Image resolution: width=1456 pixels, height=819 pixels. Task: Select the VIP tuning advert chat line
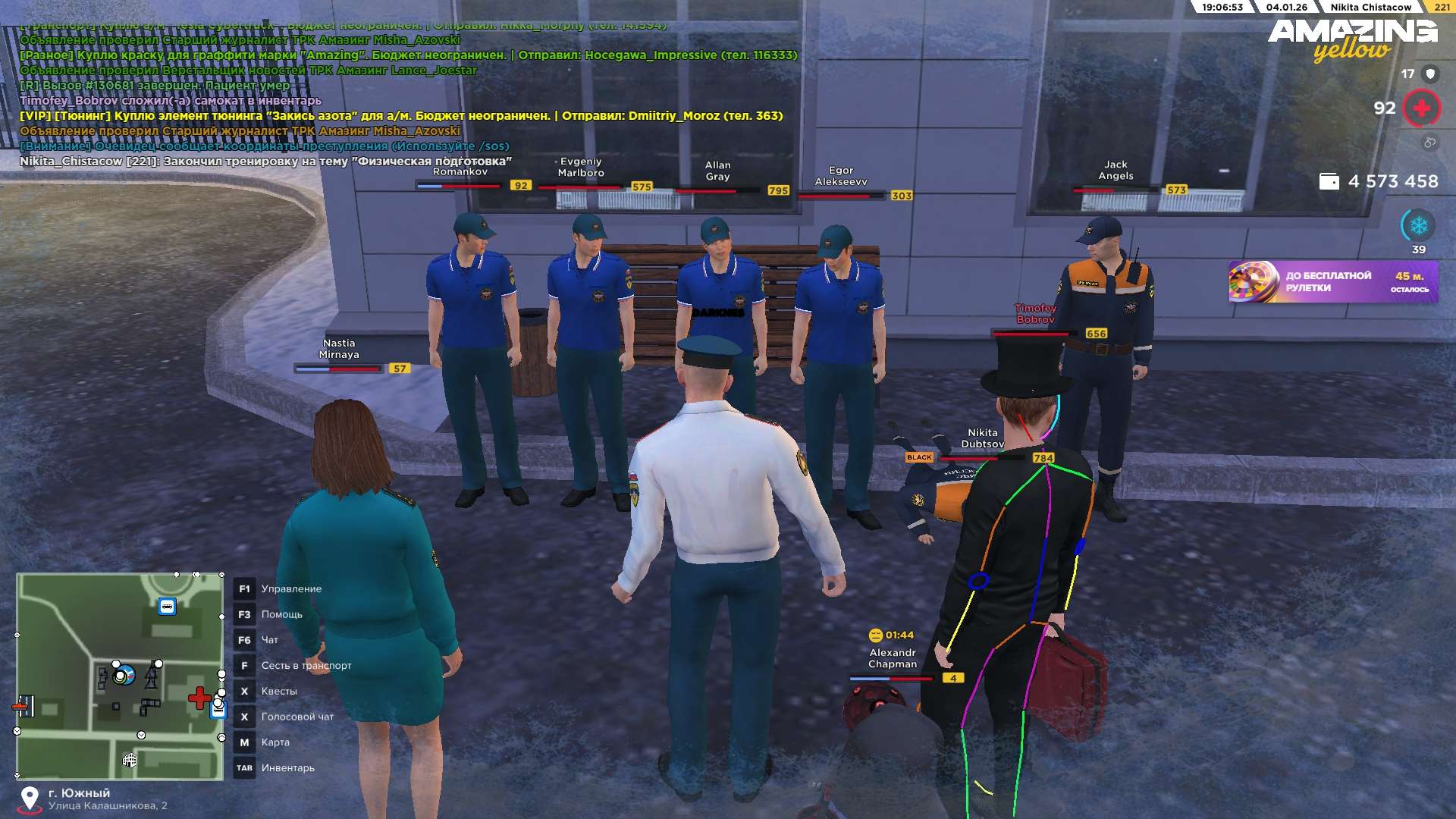[x=401, y=116]
